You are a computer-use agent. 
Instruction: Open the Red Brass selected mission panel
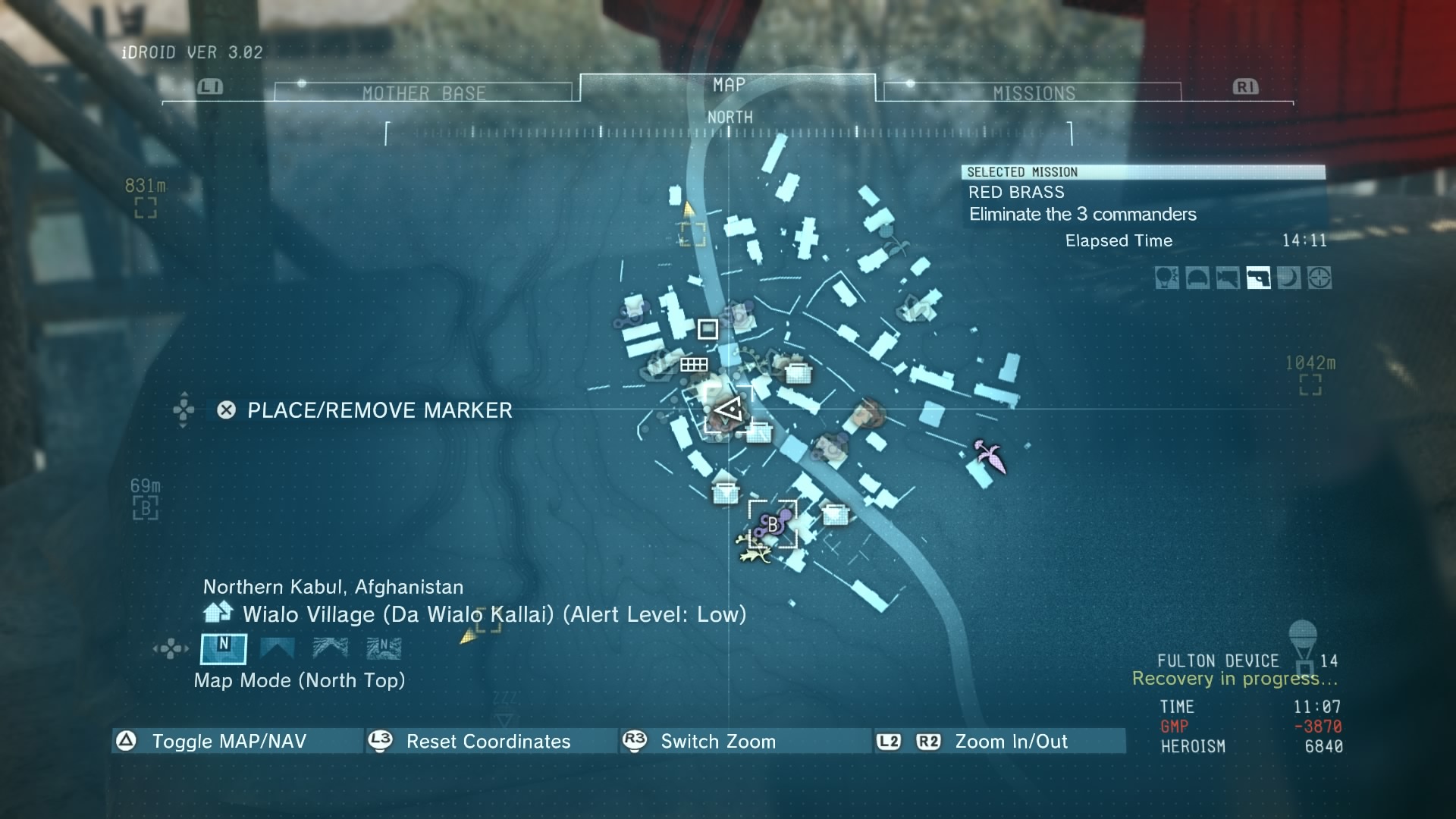point(1143,203)
